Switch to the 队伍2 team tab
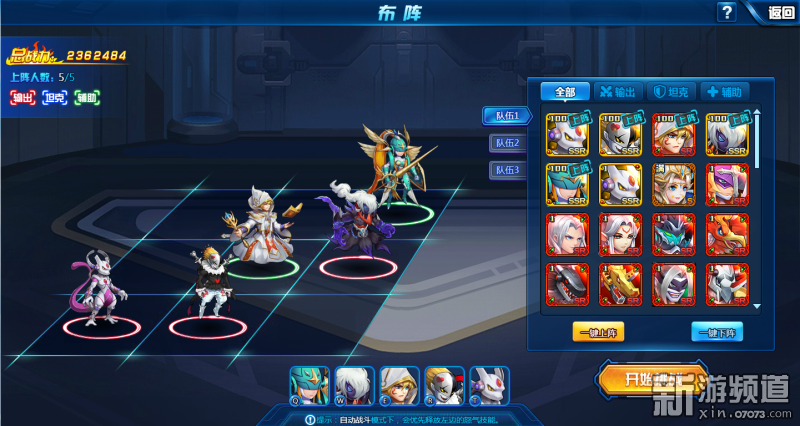 (506, 143)
